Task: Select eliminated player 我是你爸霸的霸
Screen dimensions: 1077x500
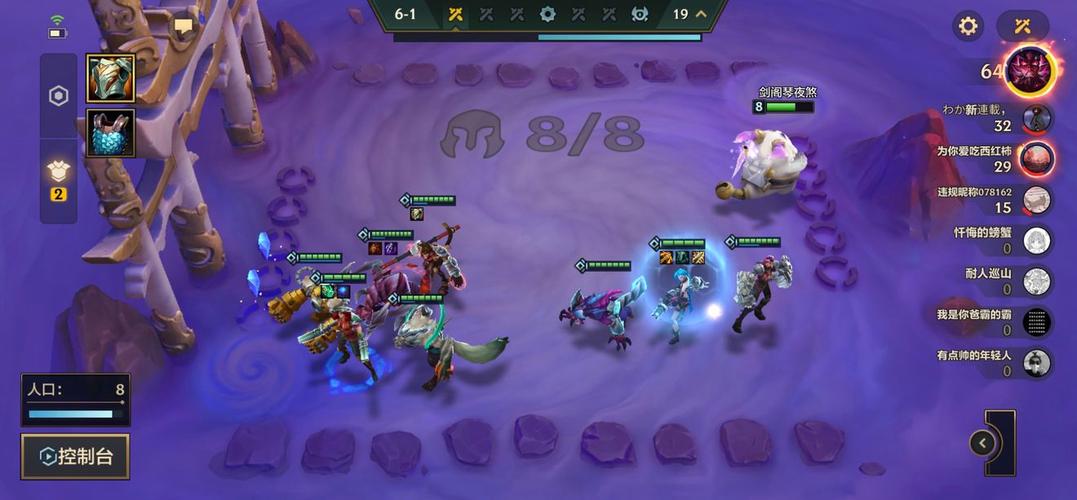Action: coord(1037,322)
